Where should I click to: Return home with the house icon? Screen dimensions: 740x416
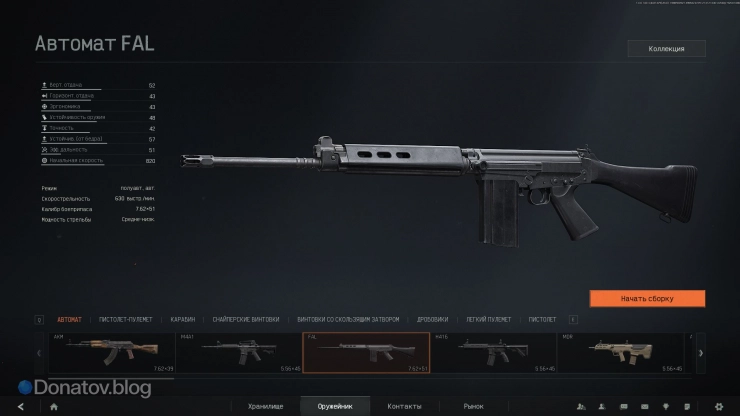click(53, 406)
